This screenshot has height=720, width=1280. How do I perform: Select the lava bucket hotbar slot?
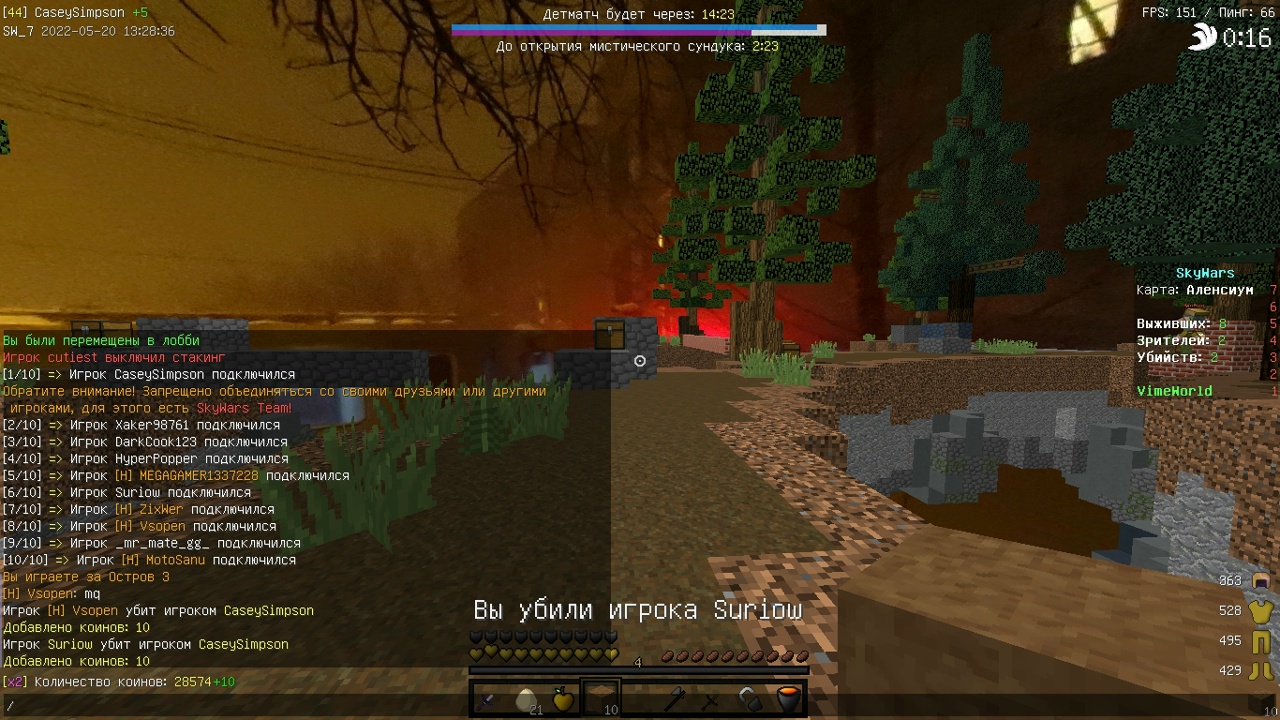tap(789, 699)
